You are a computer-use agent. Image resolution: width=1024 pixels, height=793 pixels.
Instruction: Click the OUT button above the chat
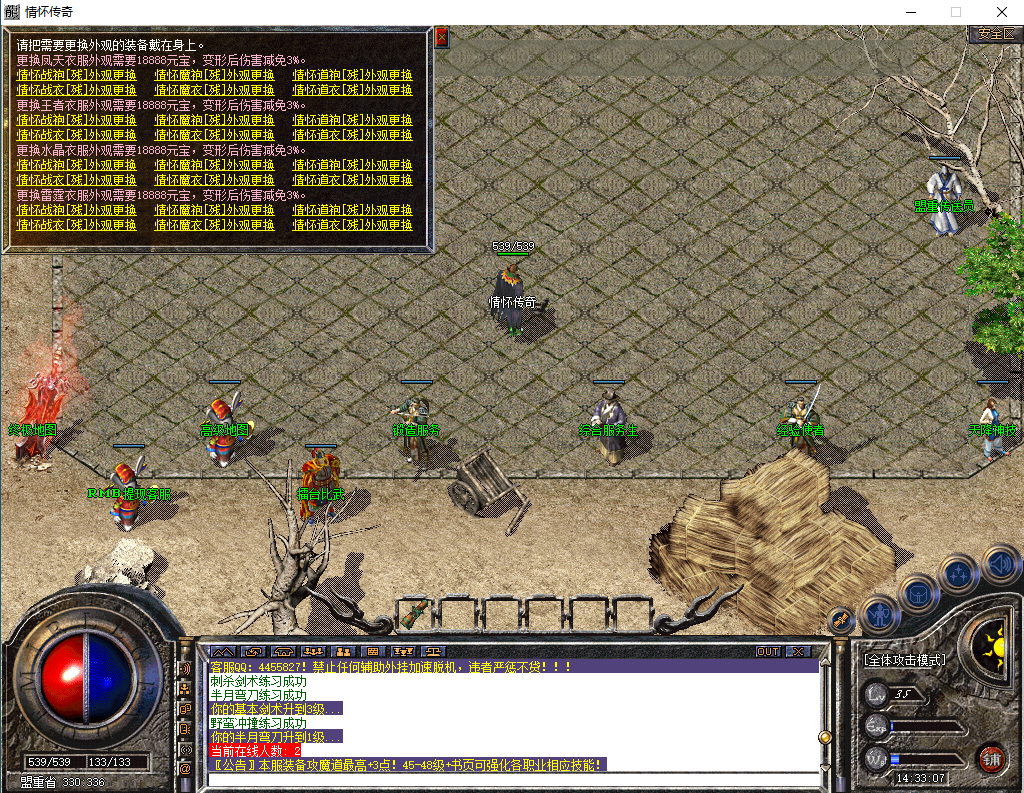click(x=767, y=651)
